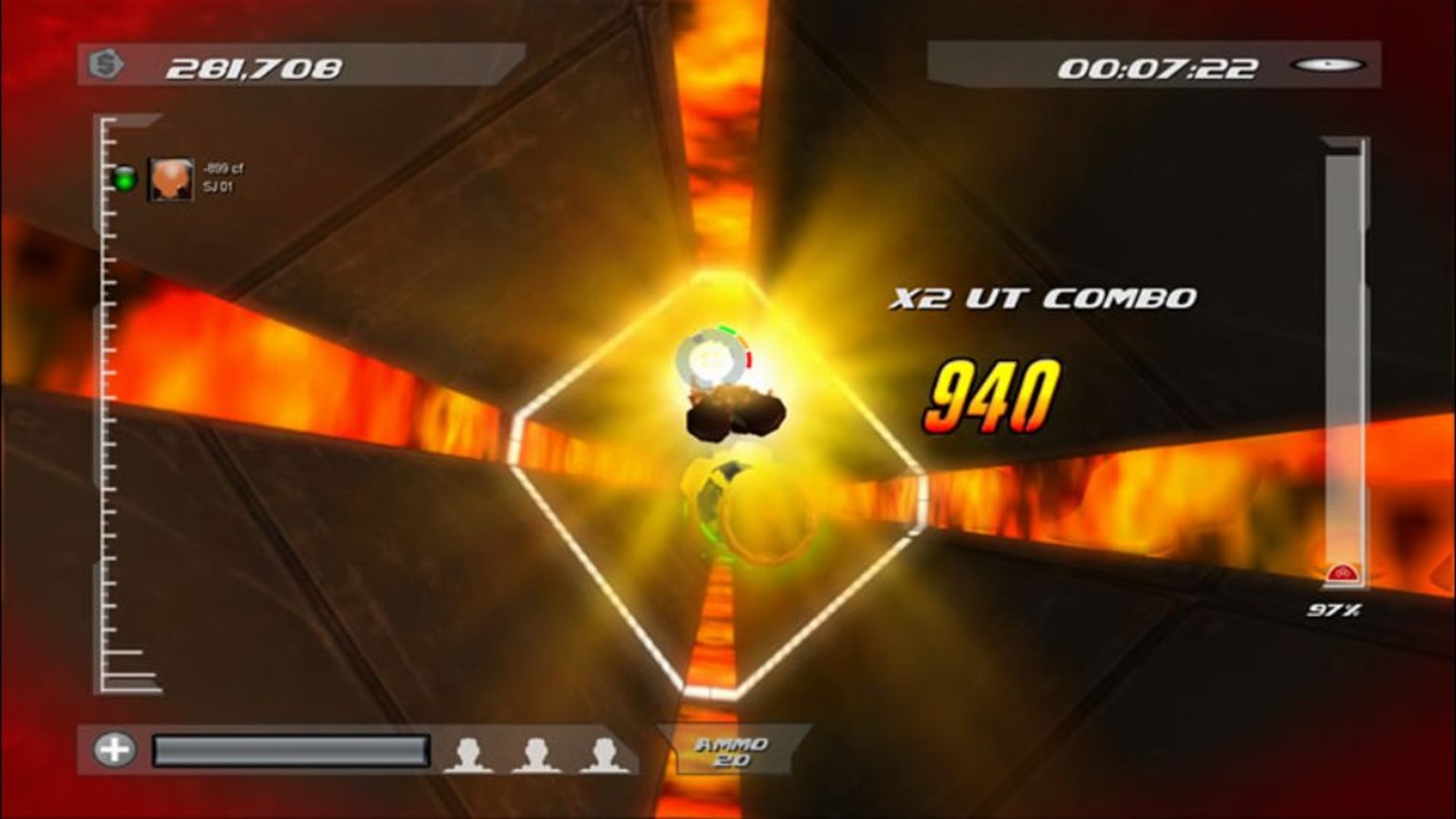Click the 00:07:22 timer display
1456x819 pixels.
pyautogui.click(x=1156, y=67)
